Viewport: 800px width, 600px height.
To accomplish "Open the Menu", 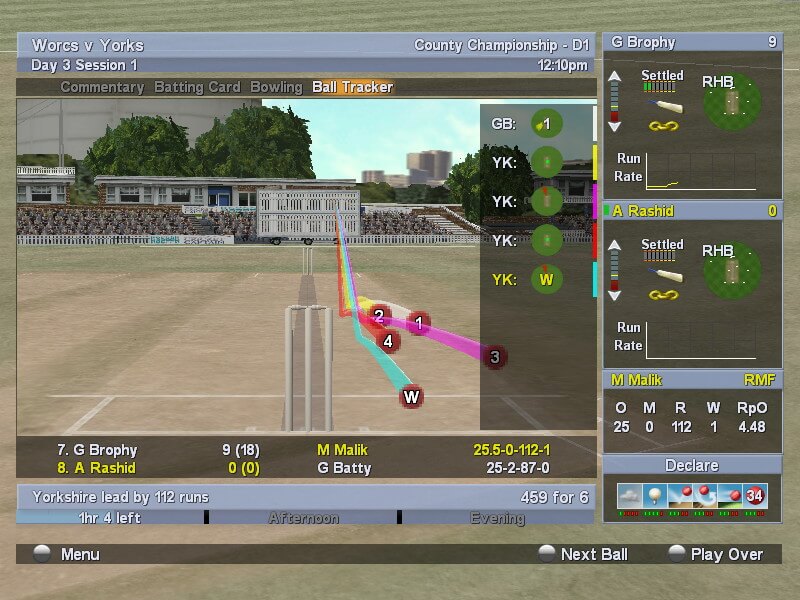I will pyautogui.click(x=68, y=554).
